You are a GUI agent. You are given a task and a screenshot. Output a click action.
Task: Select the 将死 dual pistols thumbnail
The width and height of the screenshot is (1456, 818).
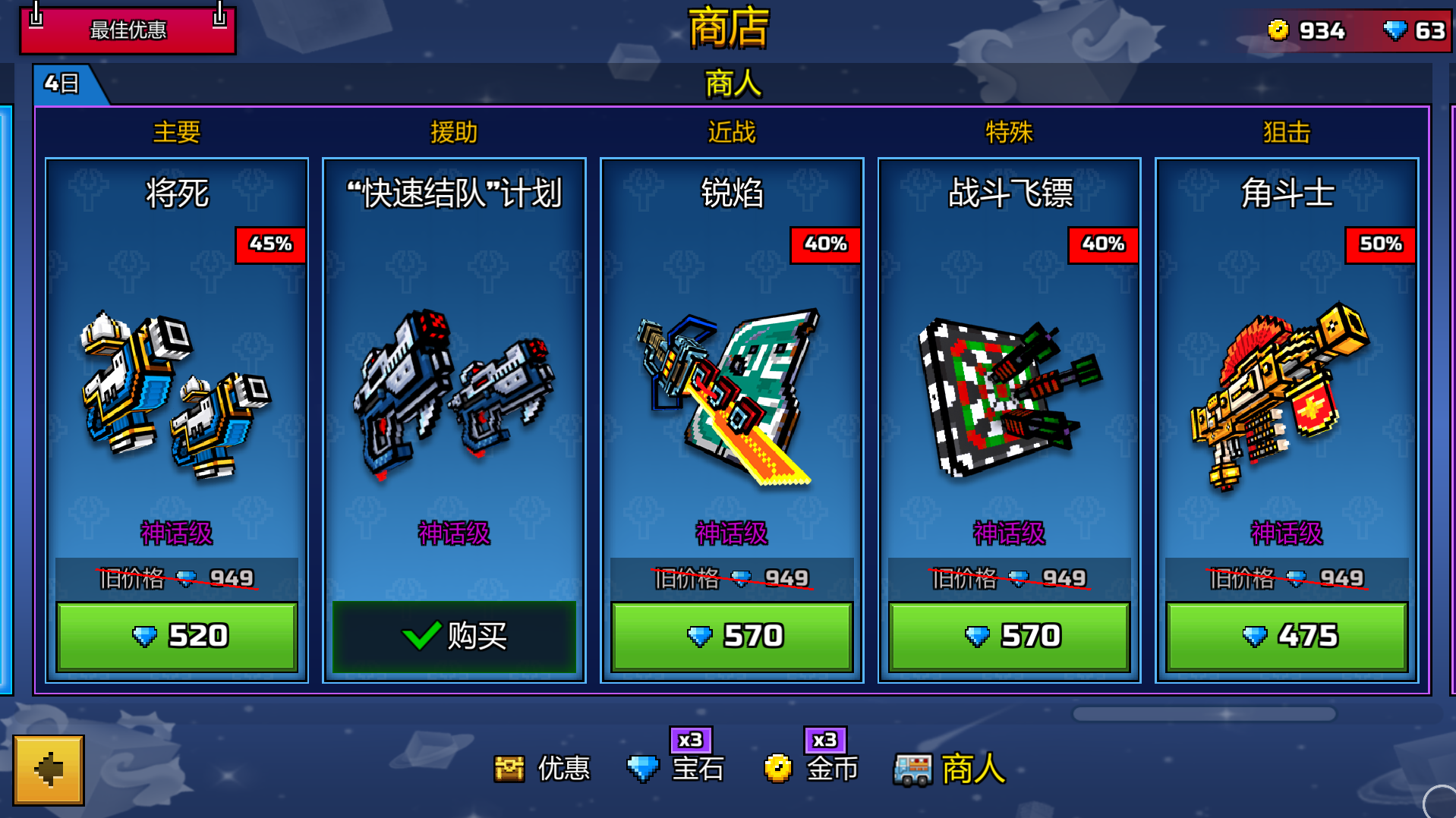coord(177,395)
